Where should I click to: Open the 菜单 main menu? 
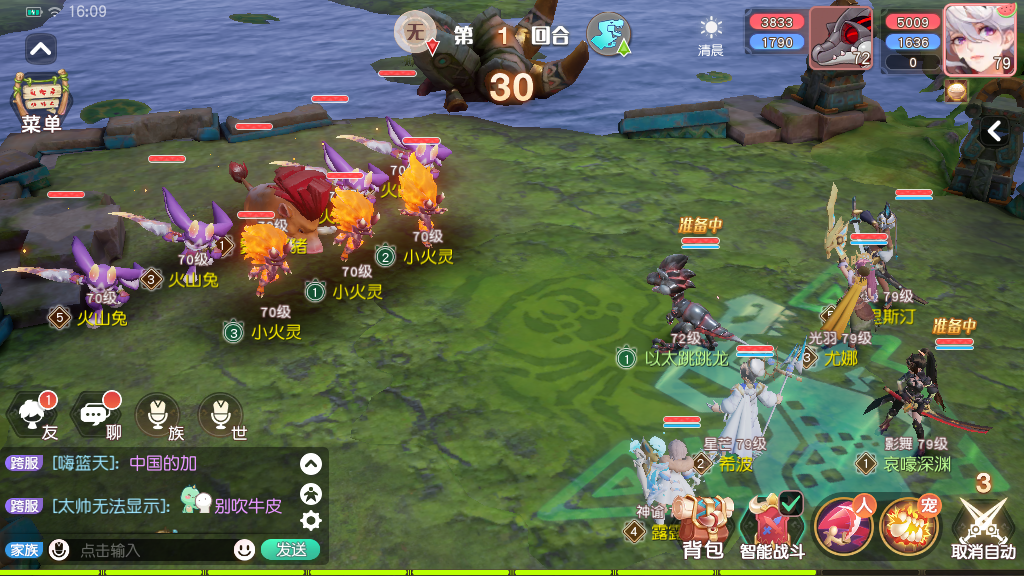(41, 102)
